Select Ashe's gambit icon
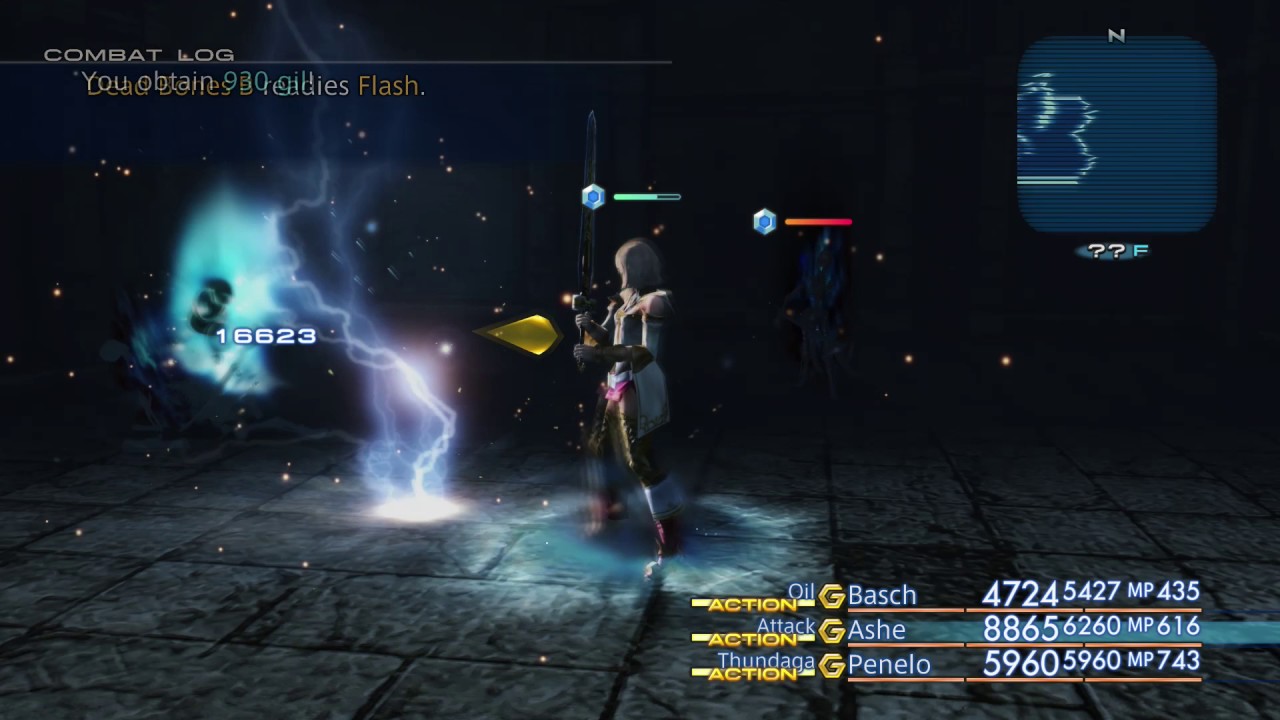 click(830, 630)
